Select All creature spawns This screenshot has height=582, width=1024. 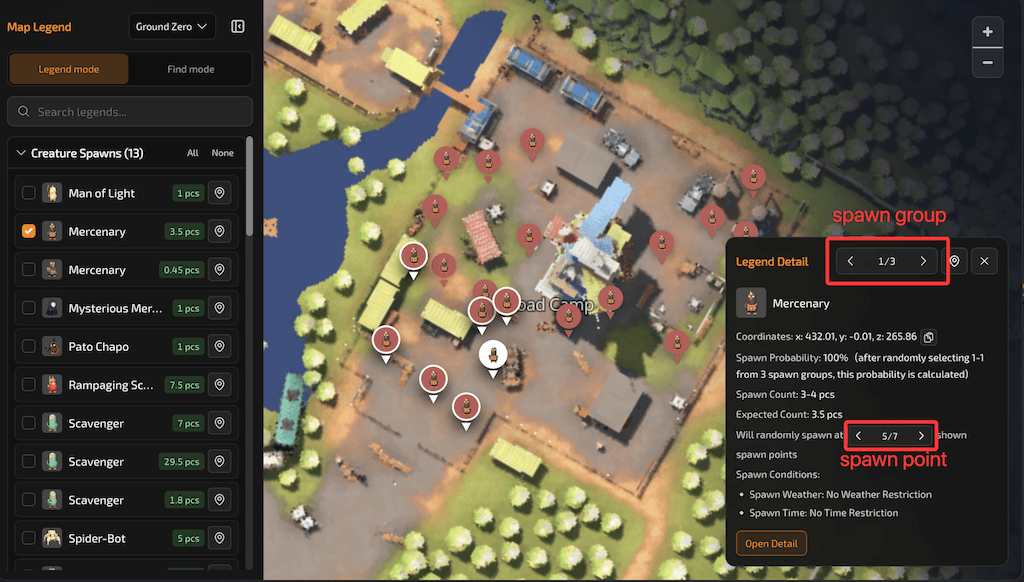pos(193,153)
